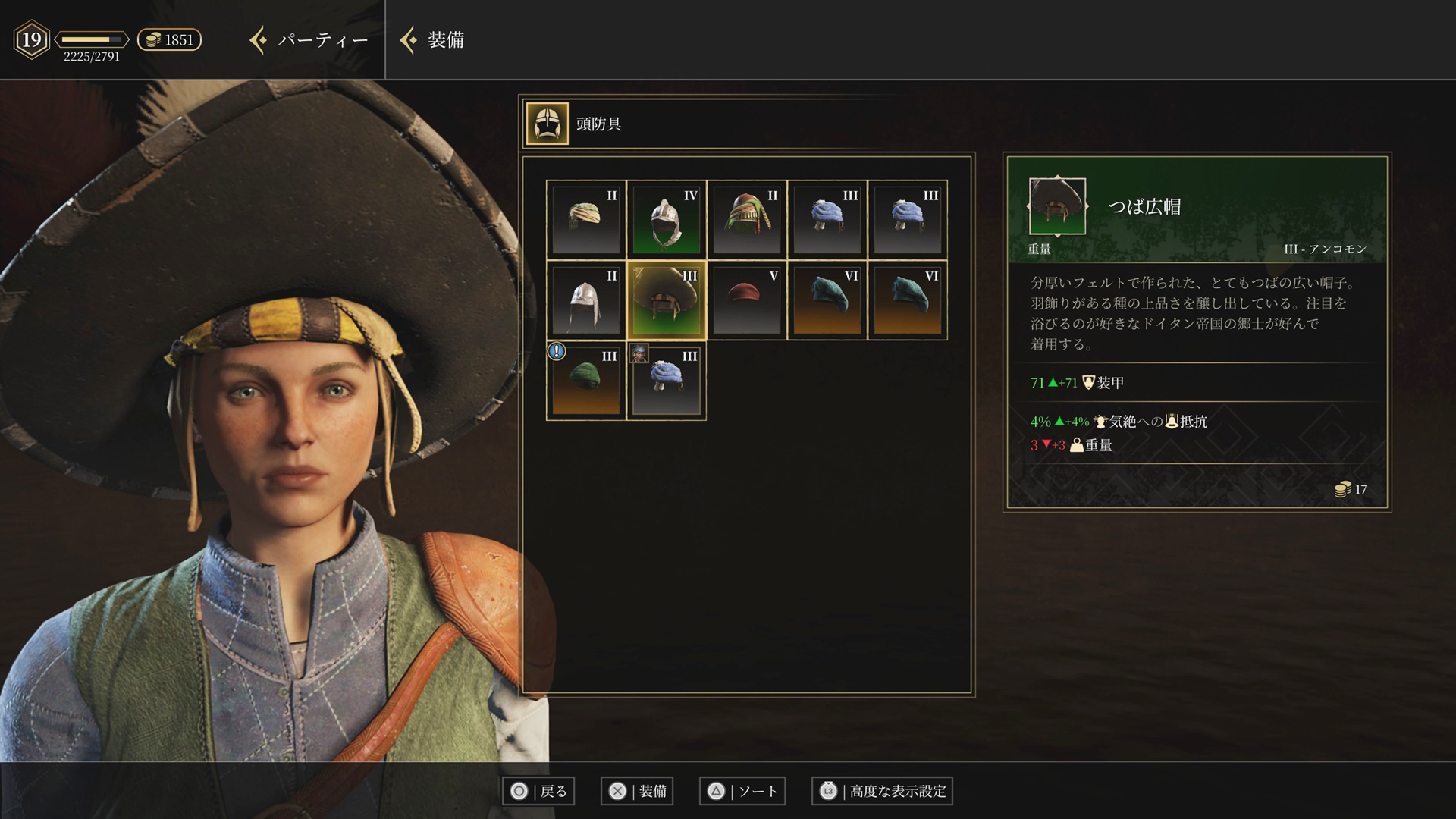Click the 頭防具 helmet category icon
Image resolution: width=1456 pixels, height=819 pixels.
click(547, 124)
